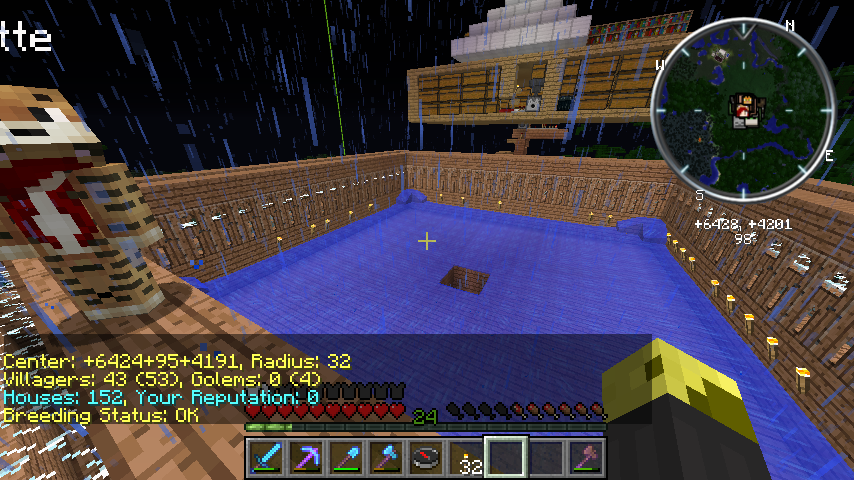Select the diamond sword hotbar slot

point(265,457)
